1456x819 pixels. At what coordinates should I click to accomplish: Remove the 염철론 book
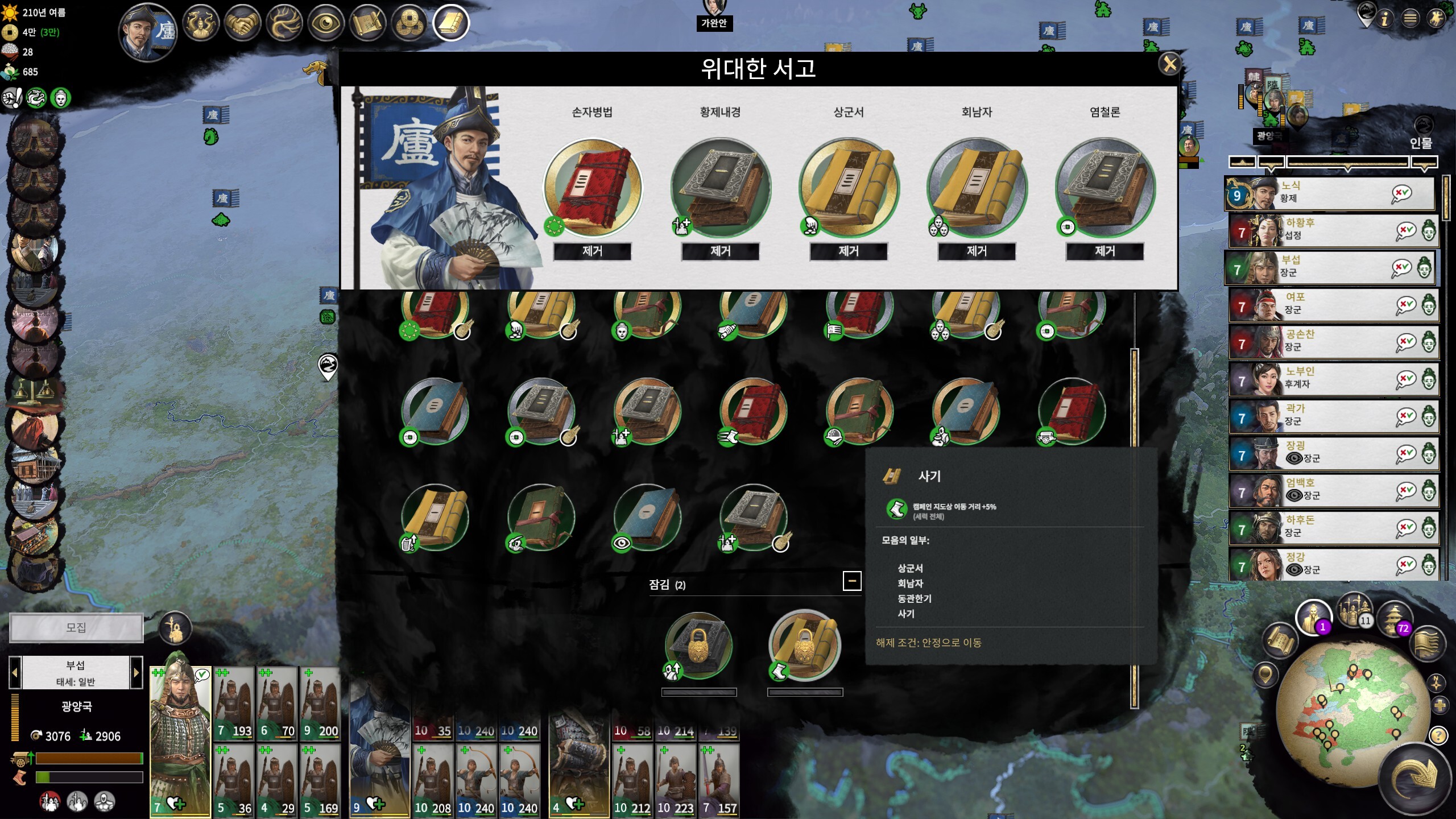click(x=1105, y=251)
